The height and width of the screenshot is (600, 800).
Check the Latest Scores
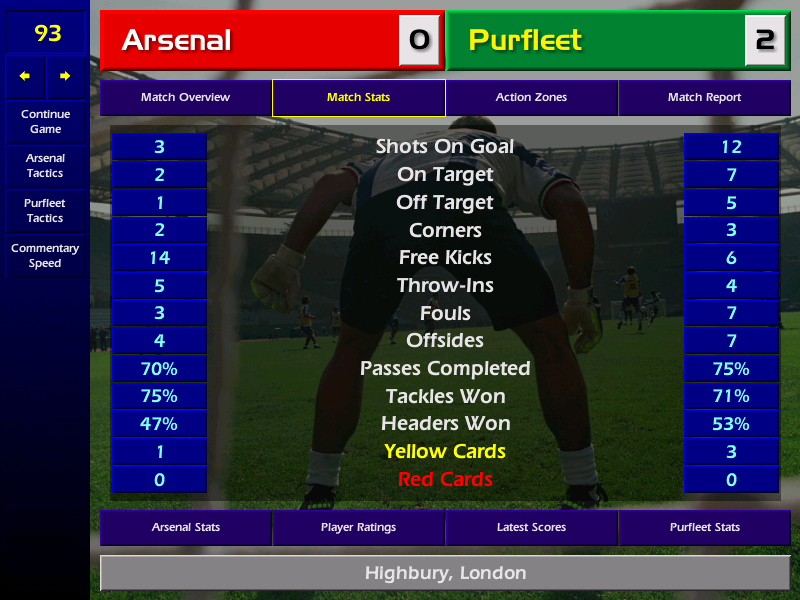pyautogui.click(x=531, y=527)
